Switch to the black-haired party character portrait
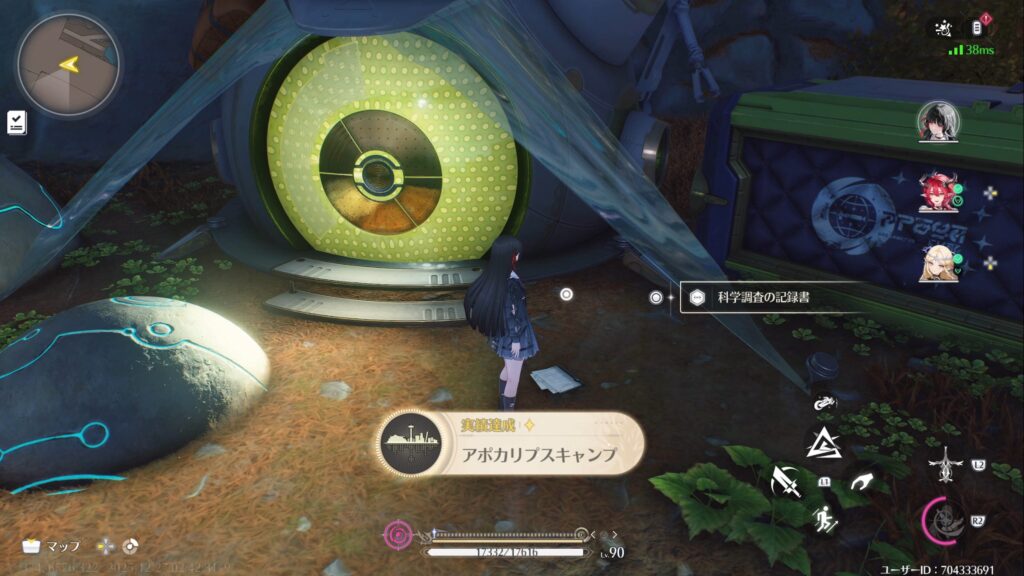This screenshot has width=1024, height=576. [x=938, y=122]
